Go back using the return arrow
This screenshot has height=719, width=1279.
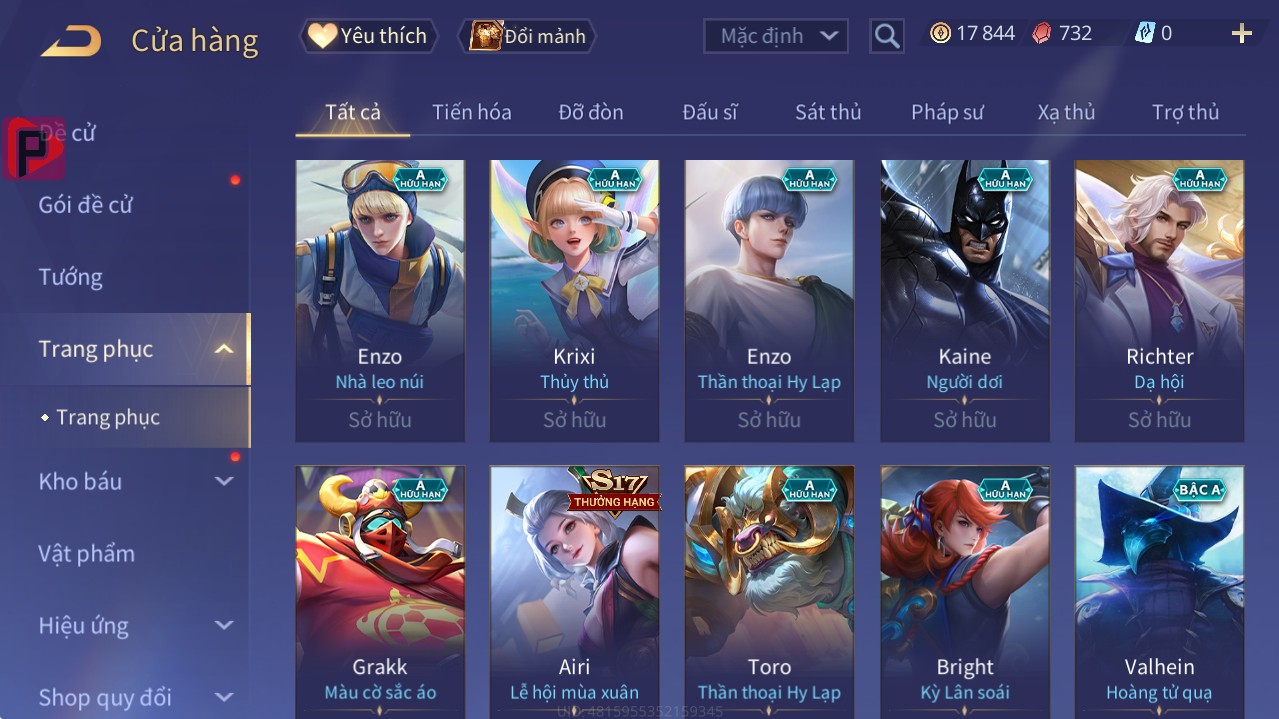tap(71, 40)
